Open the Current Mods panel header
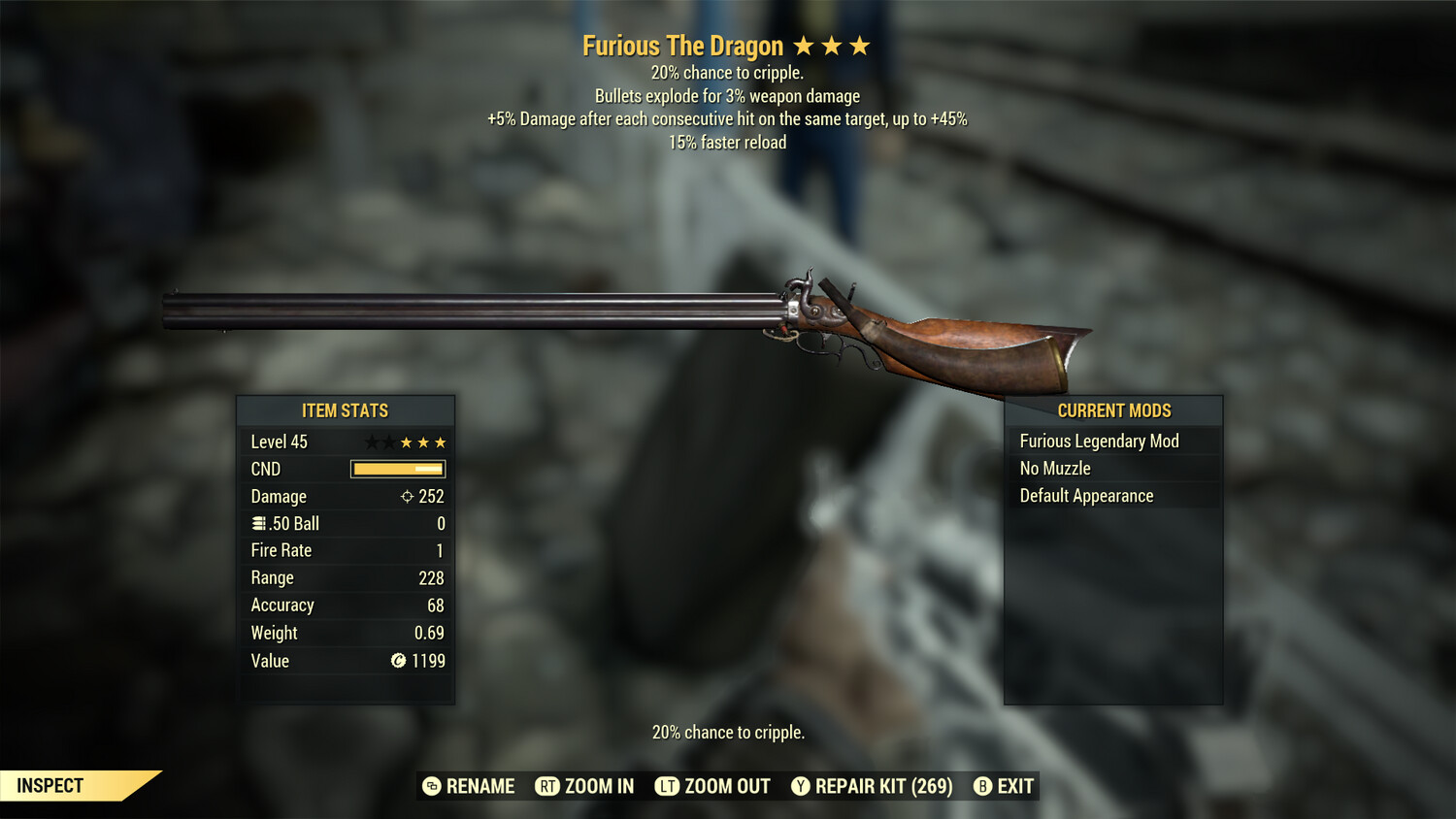 pos(1112,410)
